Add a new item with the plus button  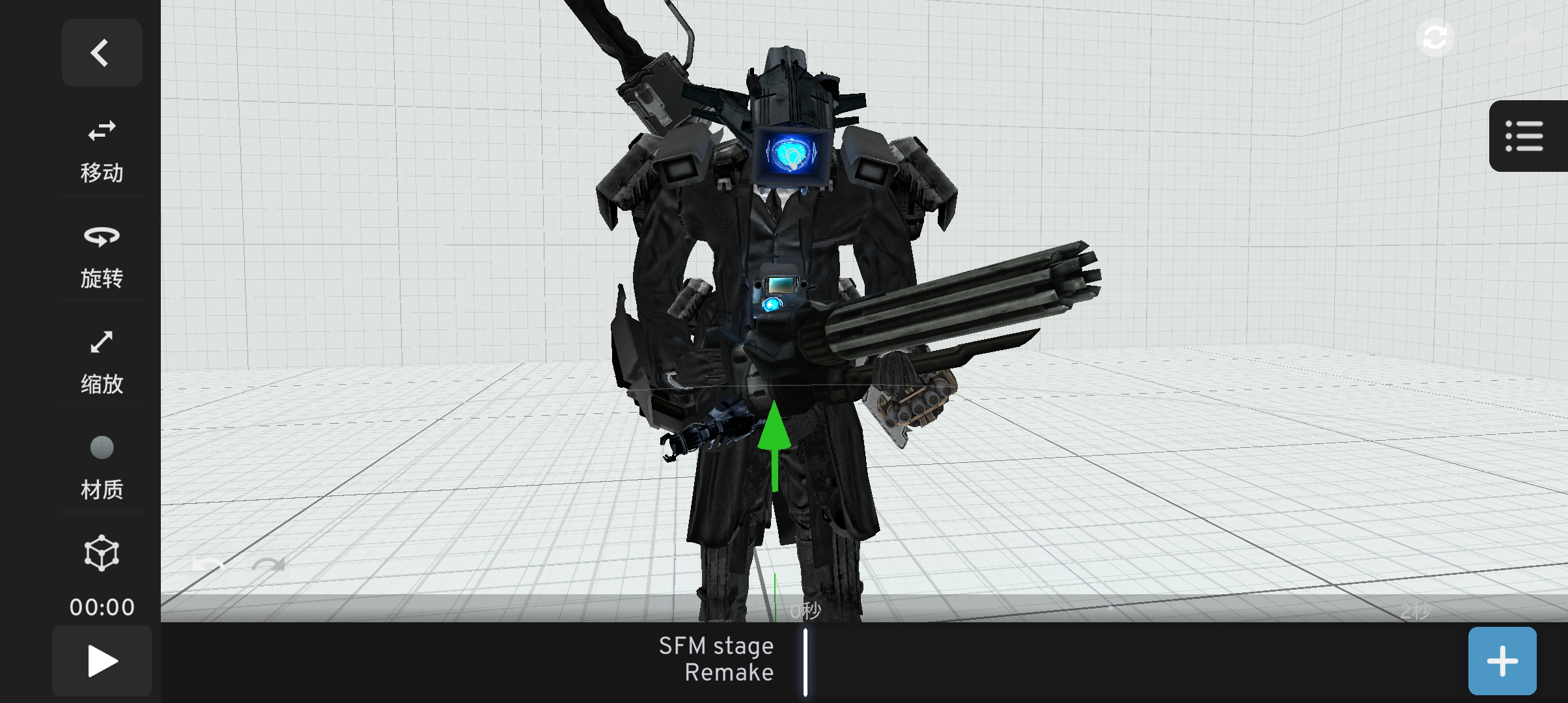1502,661
